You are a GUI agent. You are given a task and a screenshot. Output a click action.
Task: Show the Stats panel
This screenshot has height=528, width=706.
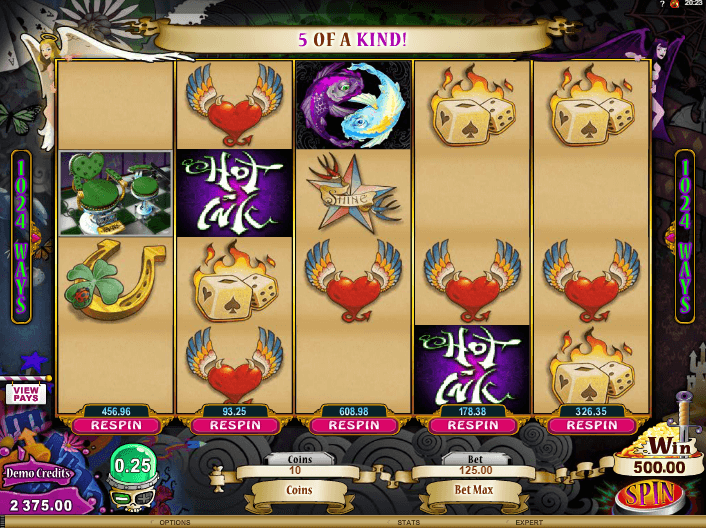click(407, 522)
